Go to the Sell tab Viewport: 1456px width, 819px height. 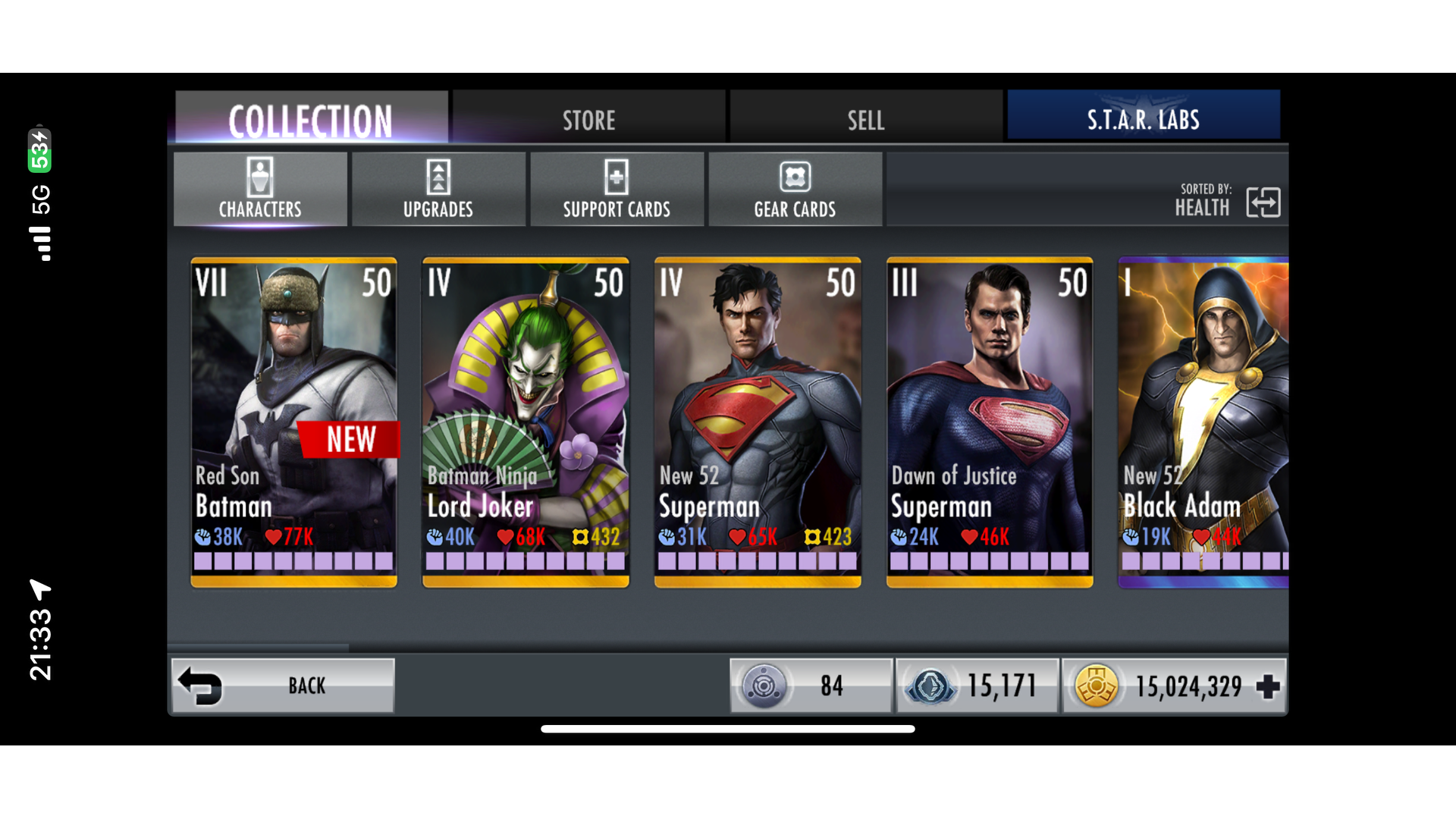[x=865, y=119]
